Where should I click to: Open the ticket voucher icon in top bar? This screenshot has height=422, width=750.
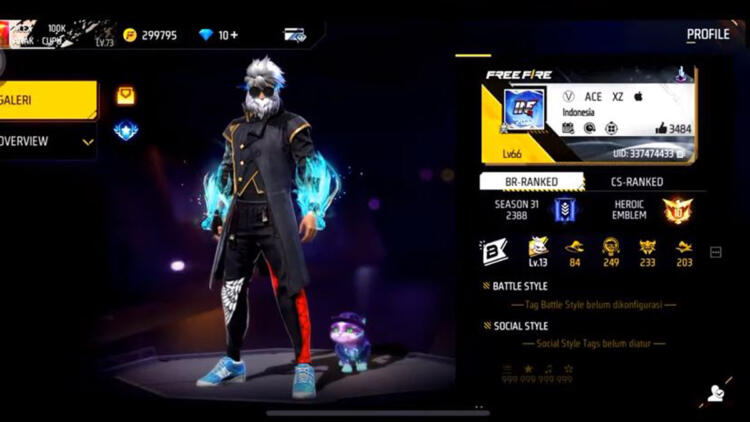click(294, 35)
